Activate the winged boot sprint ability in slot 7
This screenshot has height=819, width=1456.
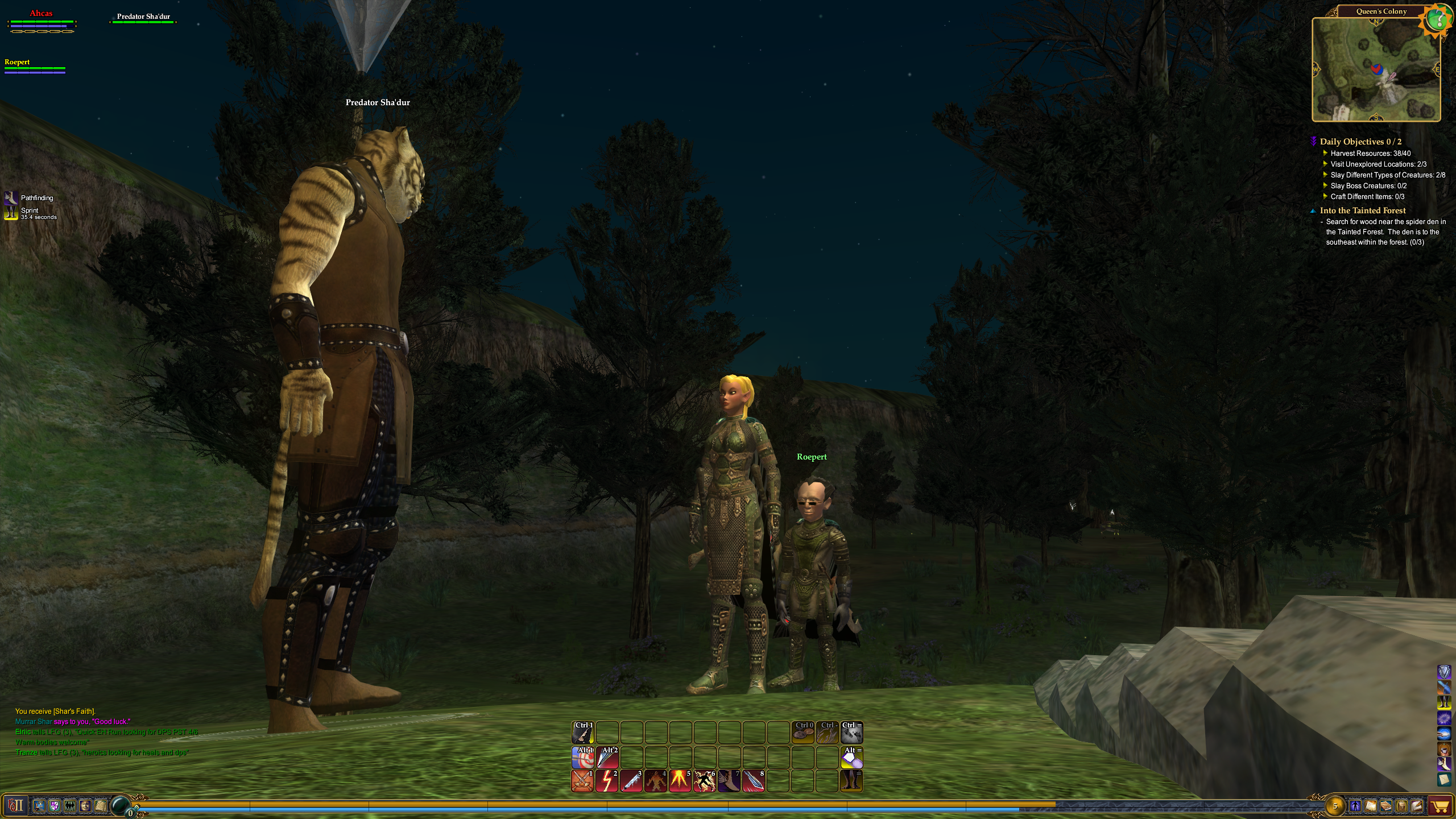[x=729, y=781]
